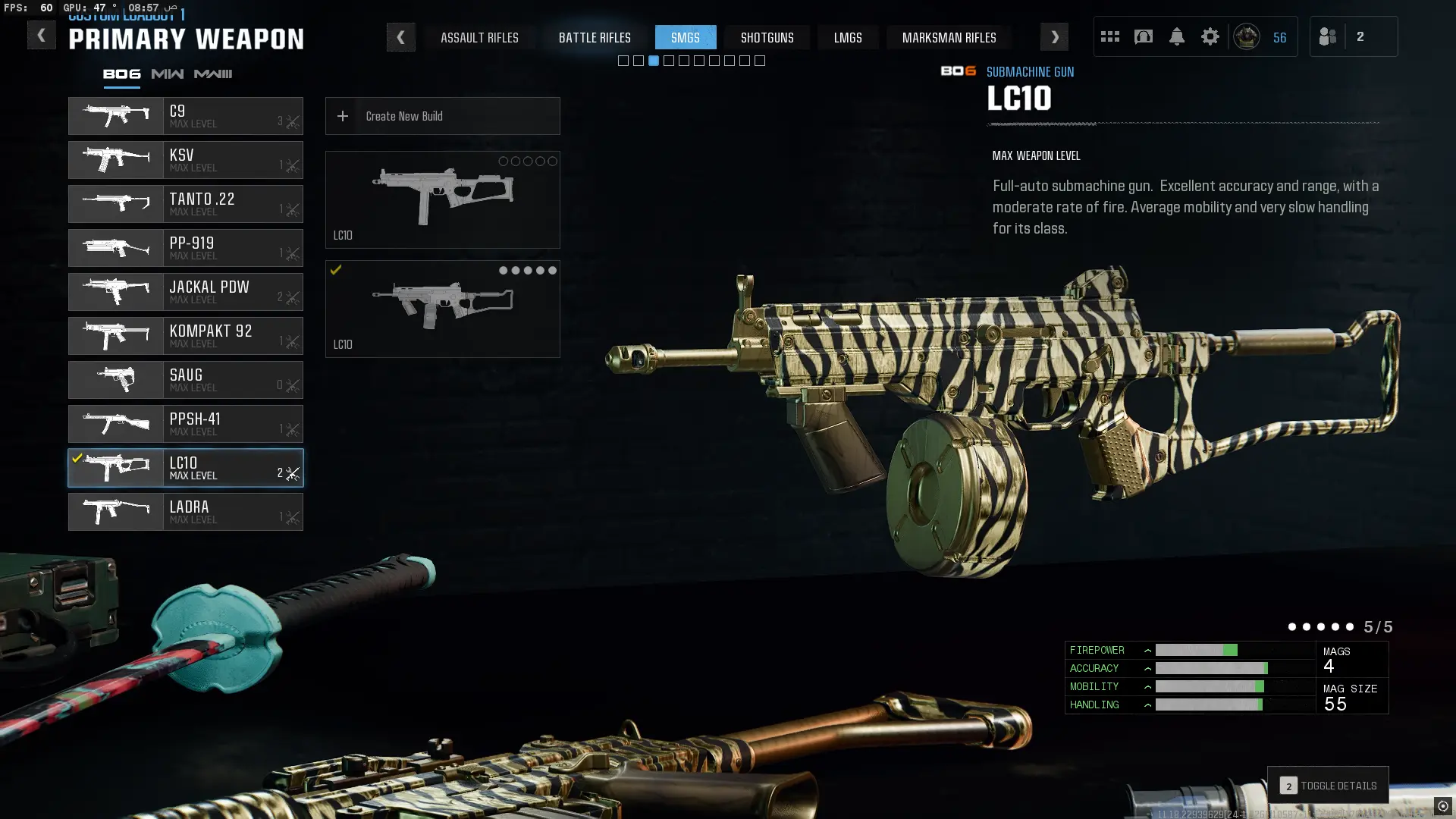Click the right arrow for more categories
Screen dimensions: 1456x819
pos(1054,37)
